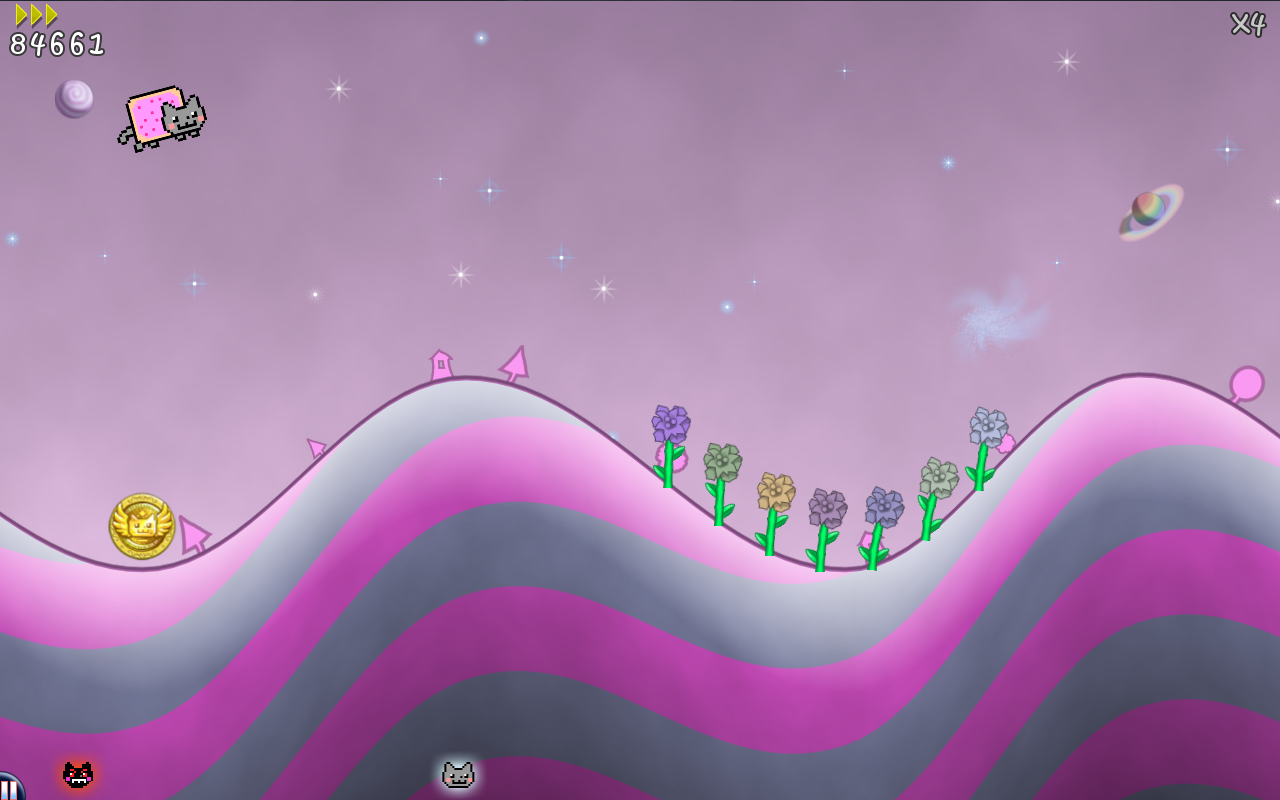Screen dimensions: 1280x800
Task: Click the score counter showing 84661
Action: (55, 42)
